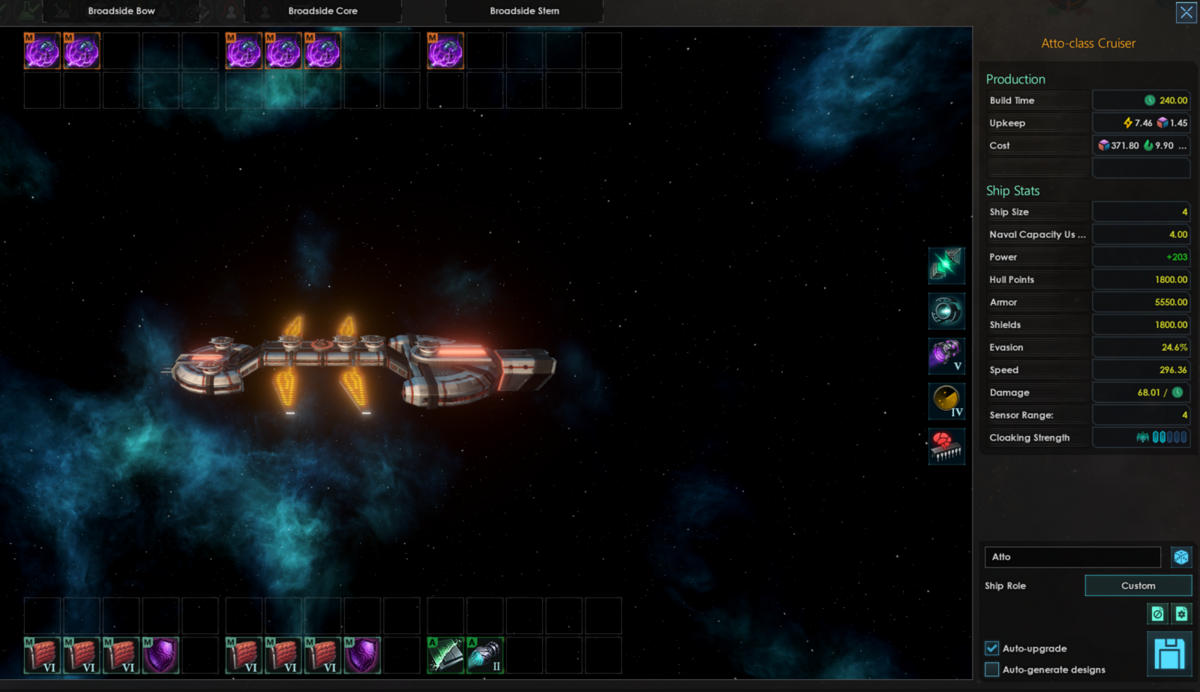Toggle the Auto-upgrade checkbox
1200x692 pixels.
point(992,649)
